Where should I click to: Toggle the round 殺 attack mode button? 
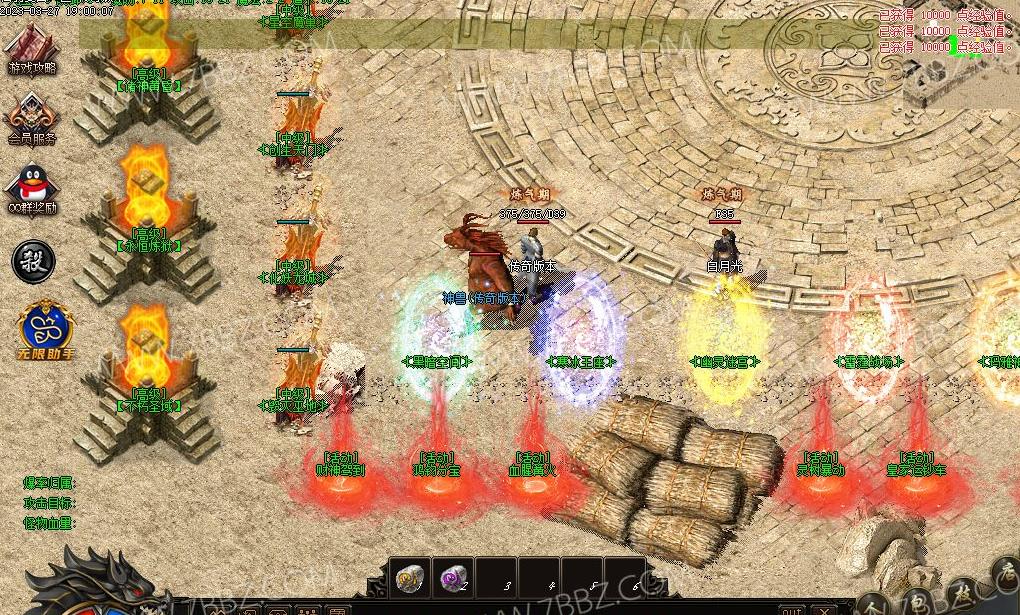[33, 261]
